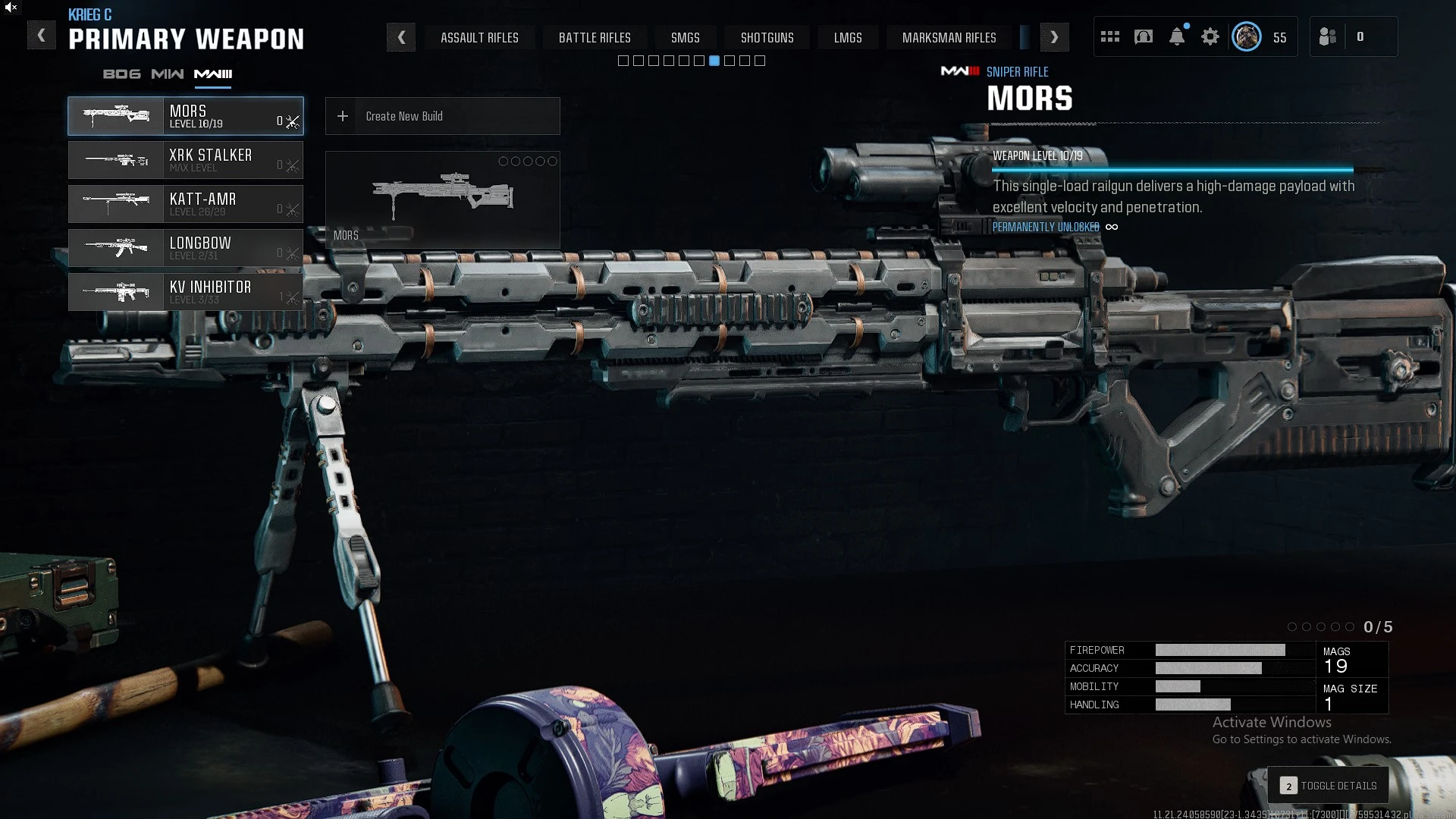Filter weapons by BO6 game
1456x819 pixels.
pos(122,74)
